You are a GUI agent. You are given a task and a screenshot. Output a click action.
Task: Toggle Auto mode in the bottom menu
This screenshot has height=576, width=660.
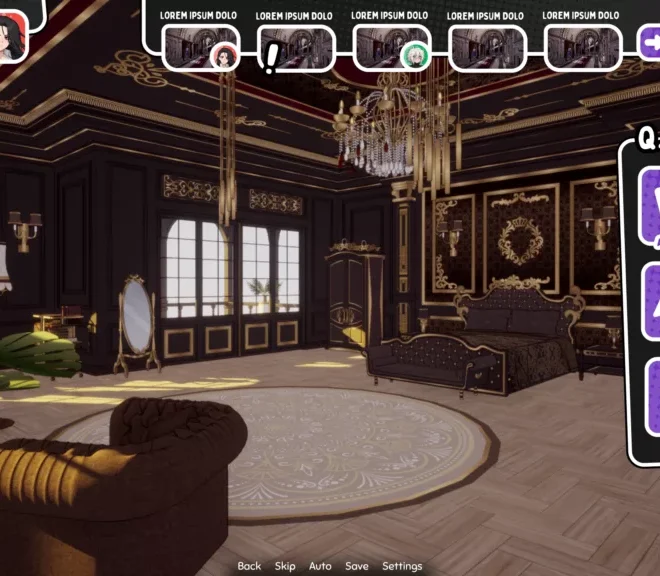point(320,566)
